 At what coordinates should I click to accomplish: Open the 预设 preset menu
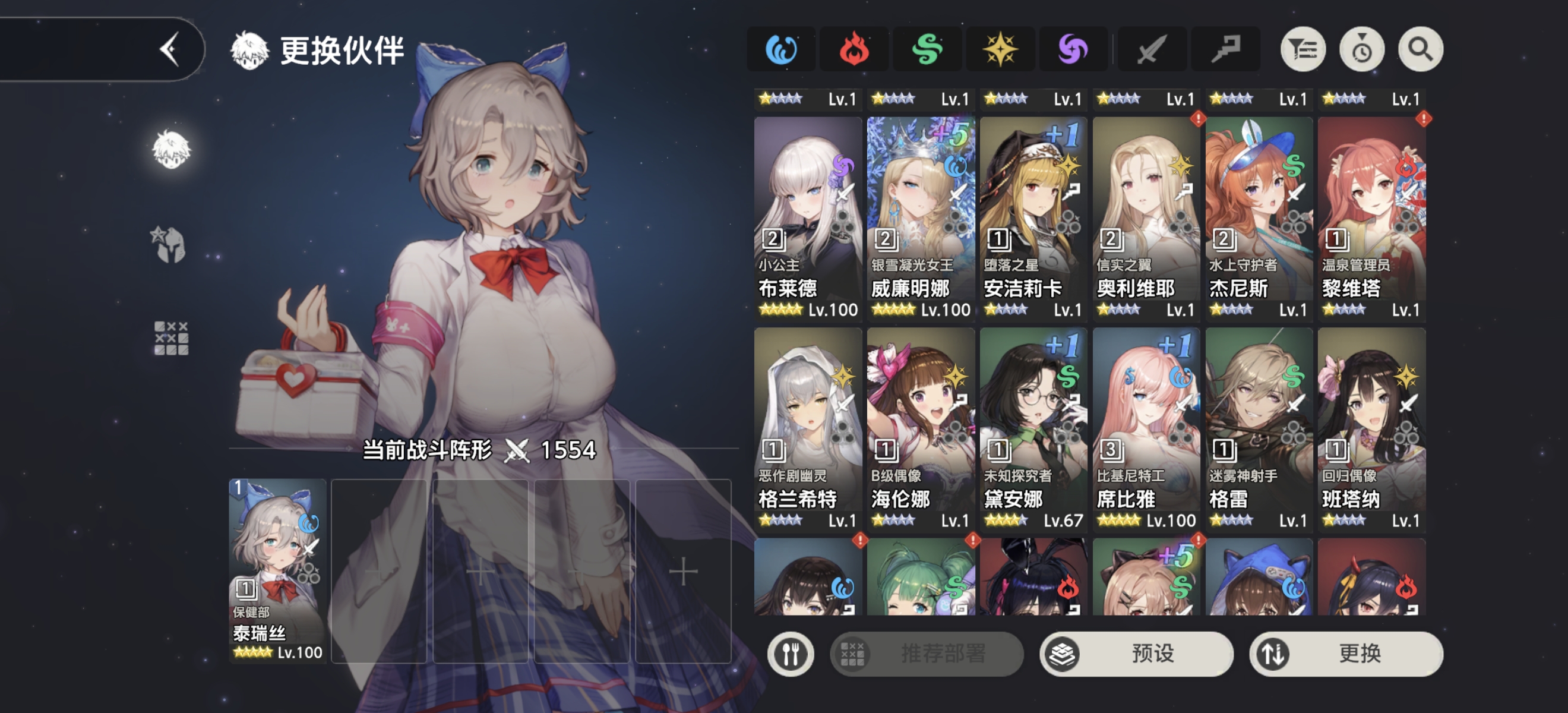coord(1136,654)
